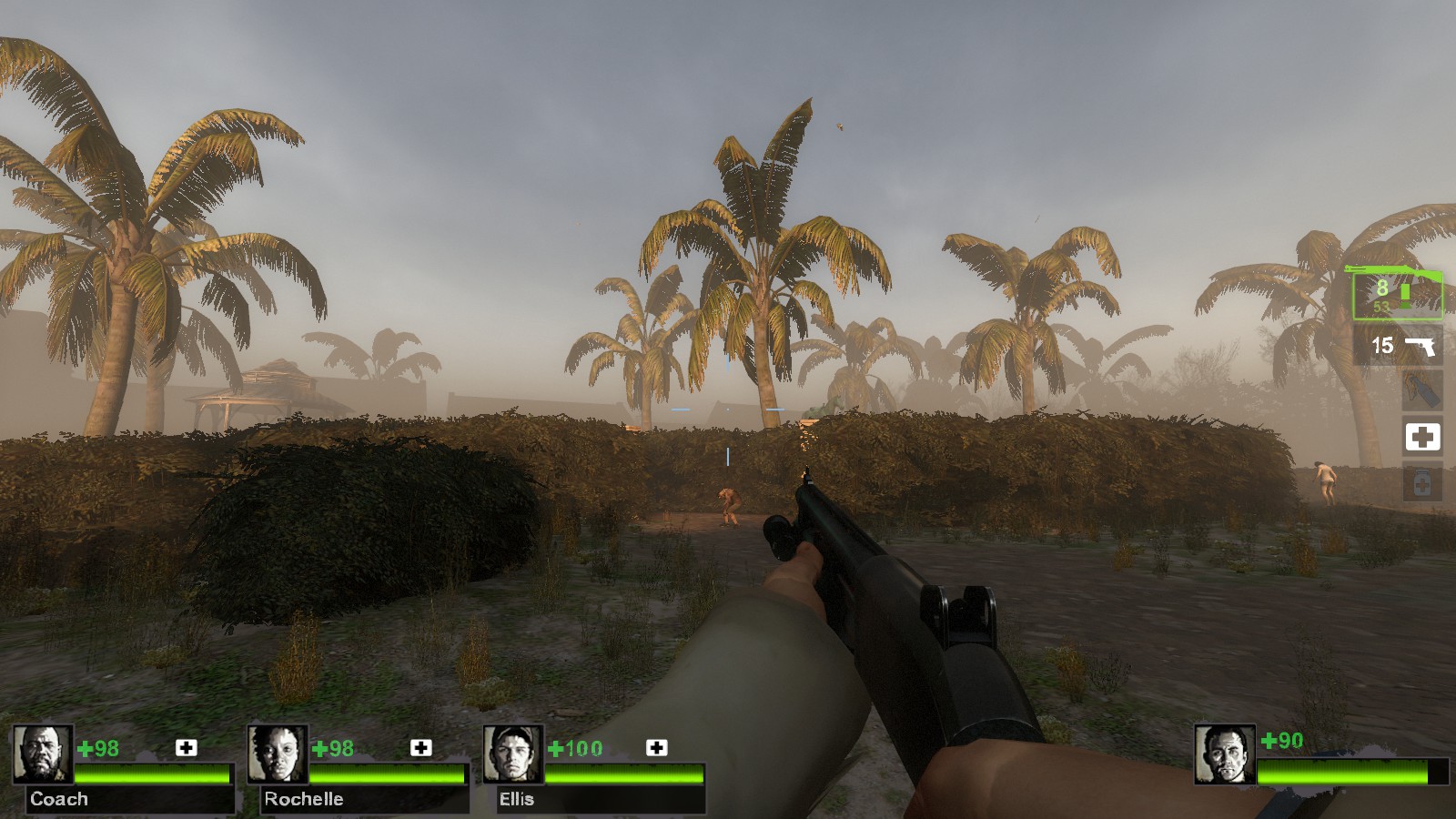Image resolution: width=1456 pixels, height=819 pixels.
Task: Click Coach's medkit indicator icon
Action: click(x=187, y=748)
